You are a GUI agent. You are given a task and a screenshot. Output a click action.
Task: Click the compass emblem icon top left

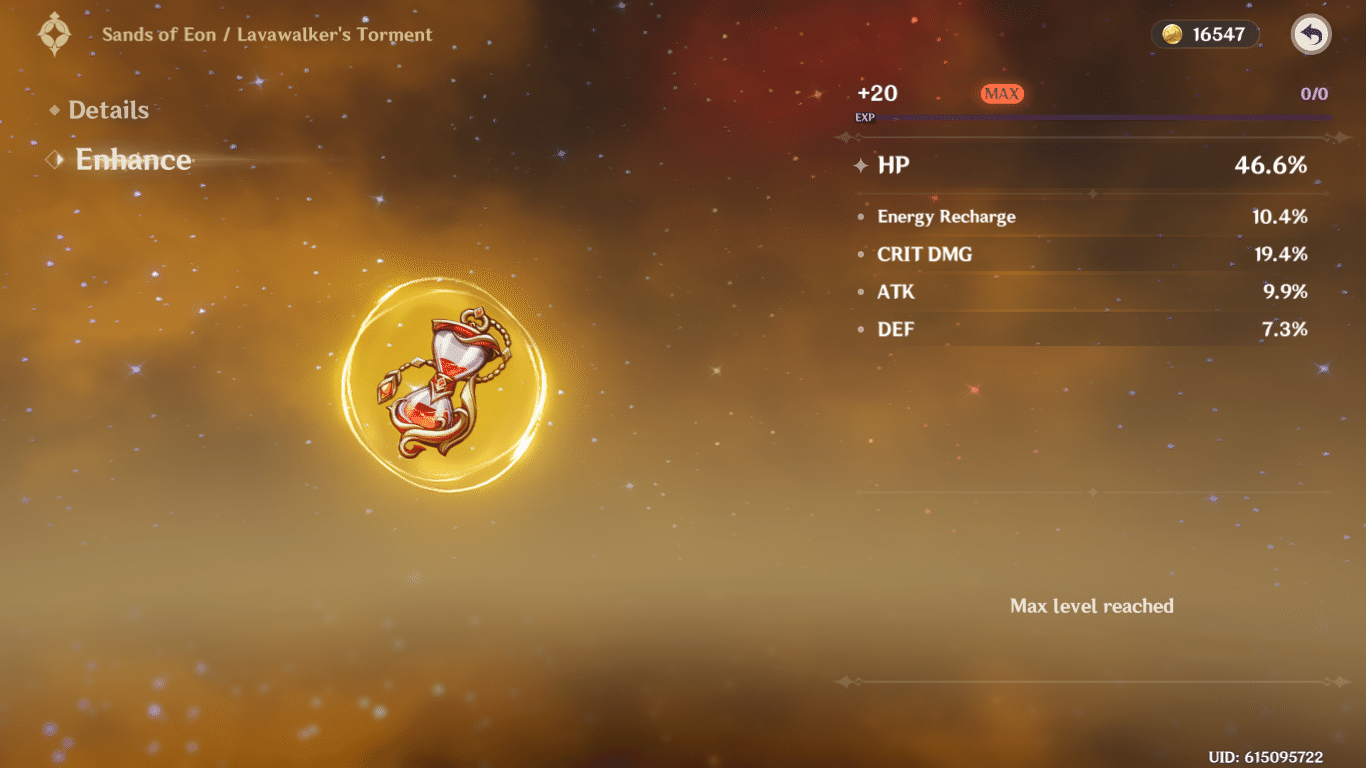coord(54,33)
